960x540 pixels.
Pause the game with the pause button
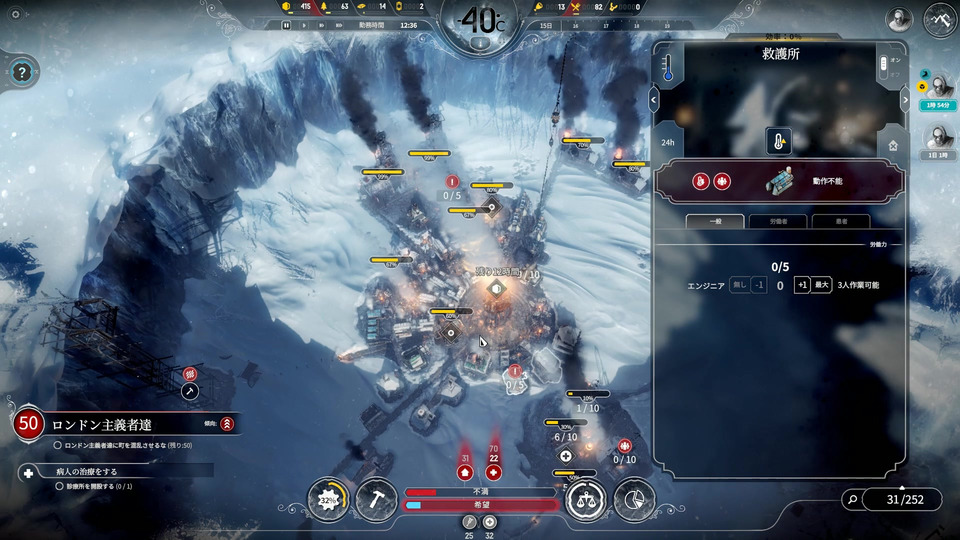[286, 25]
